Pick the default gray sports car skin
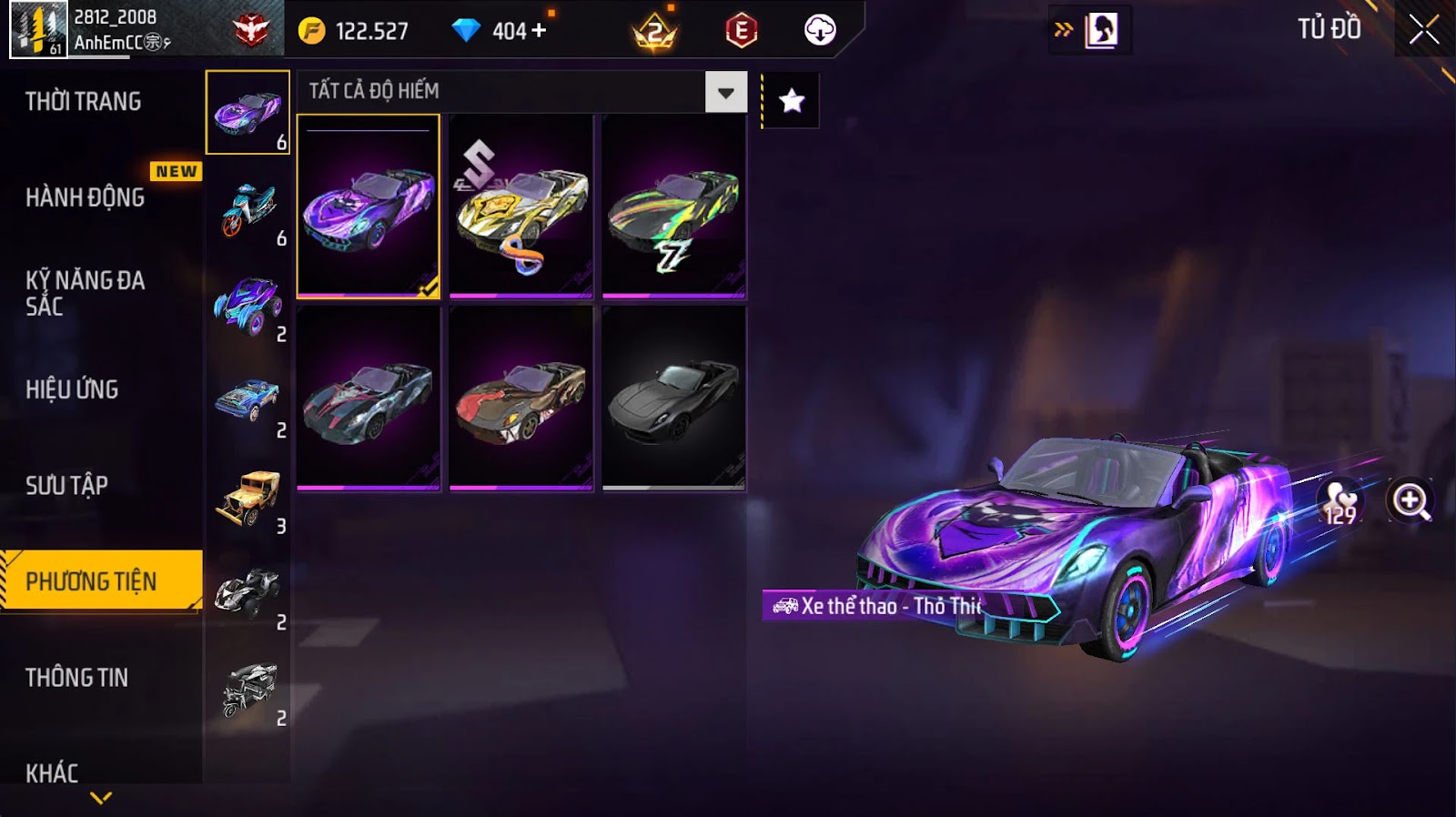Viewport: 1456px width, 817px height. click(673, 398)
